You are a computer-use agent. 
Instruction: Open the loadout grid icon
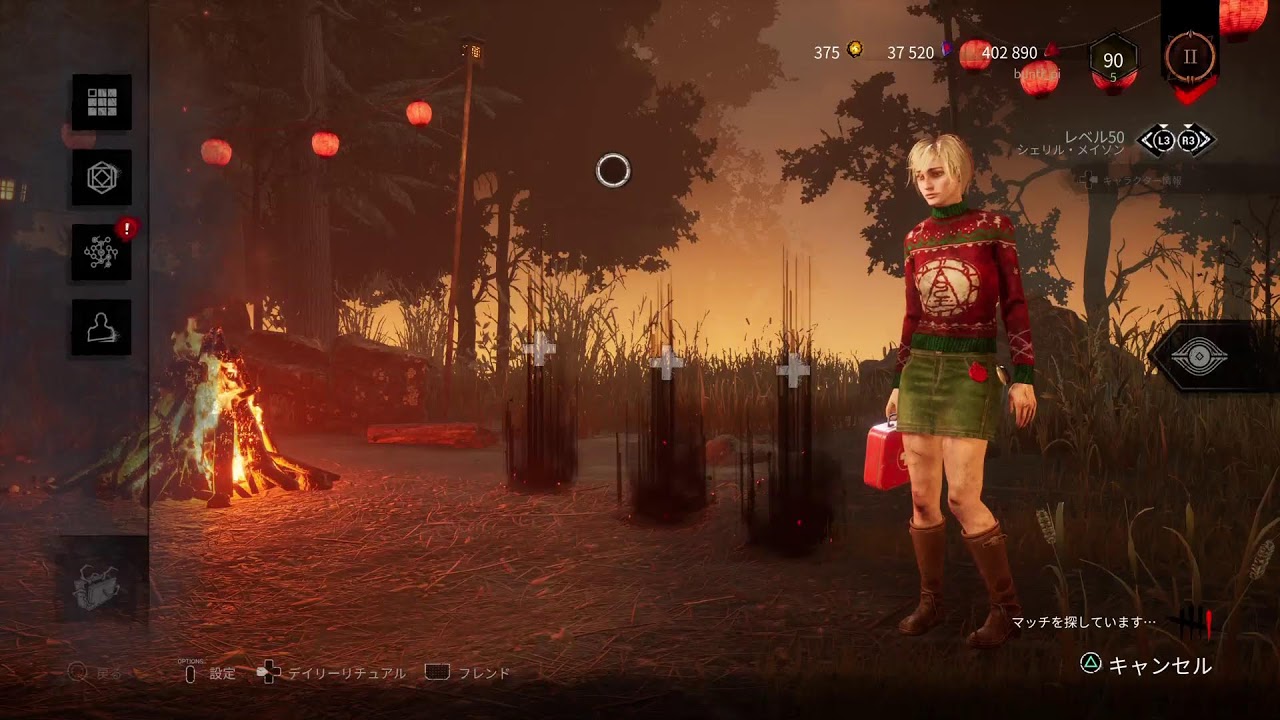pos(102,102)
